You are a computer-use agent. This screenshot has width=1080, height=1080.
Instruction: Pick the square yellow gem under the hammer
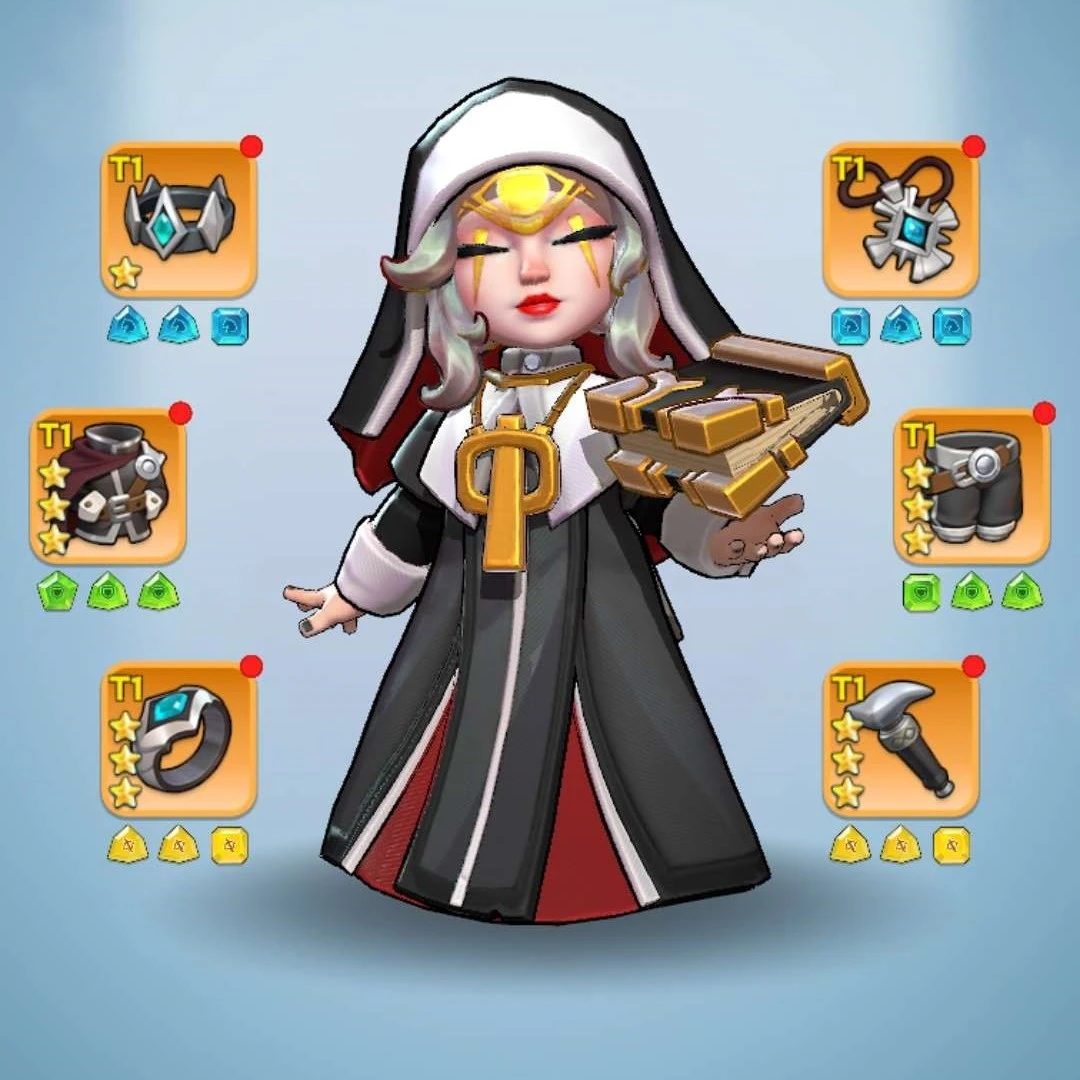[951, 846]
